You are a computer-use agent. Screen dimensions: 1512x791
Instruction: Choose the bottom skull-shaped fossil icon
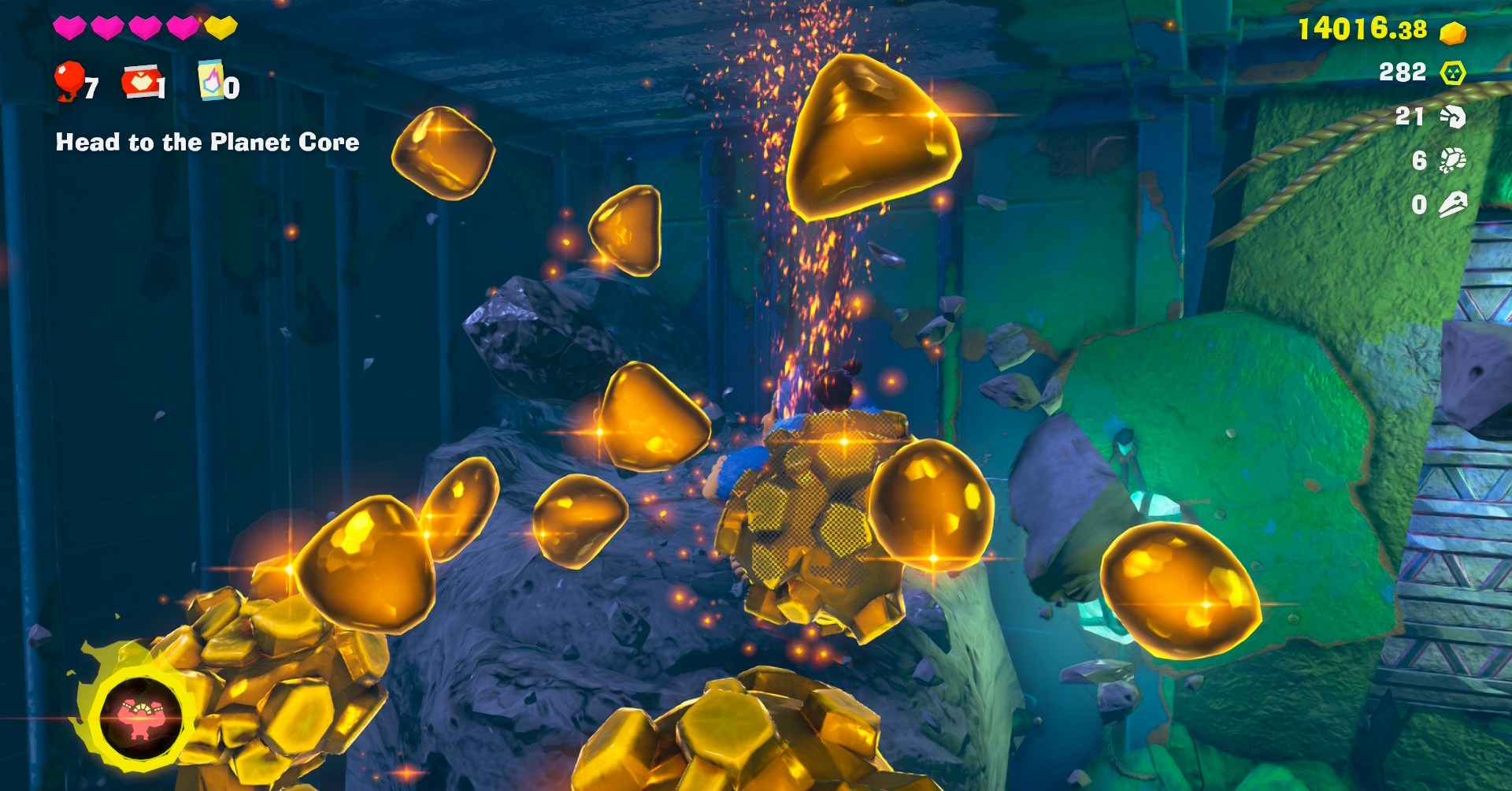[x=1452, y=205]
